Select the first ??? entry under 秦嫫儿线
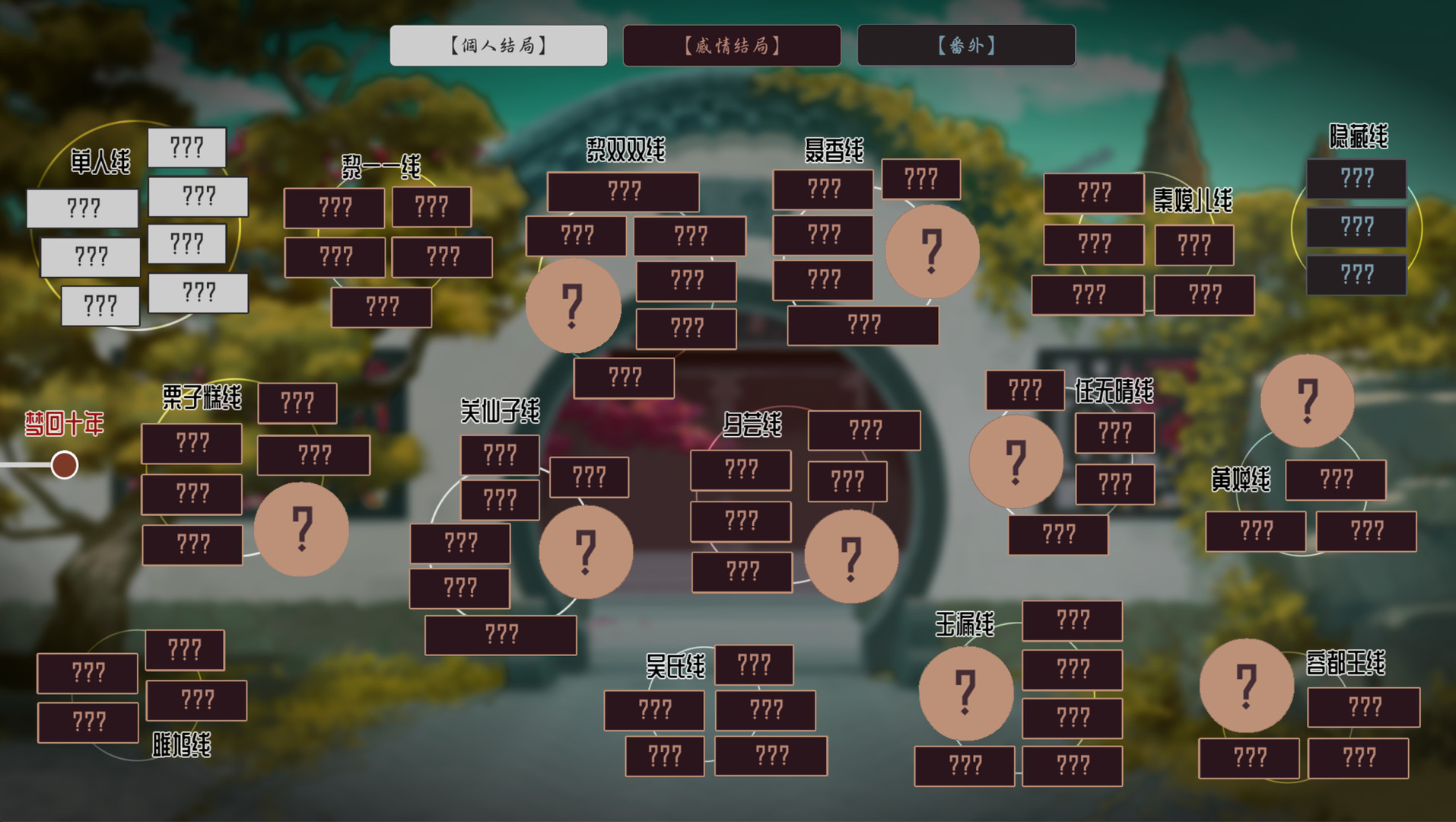The height and width of the screenshot is (822, 1456). [x=1093, y=192]
